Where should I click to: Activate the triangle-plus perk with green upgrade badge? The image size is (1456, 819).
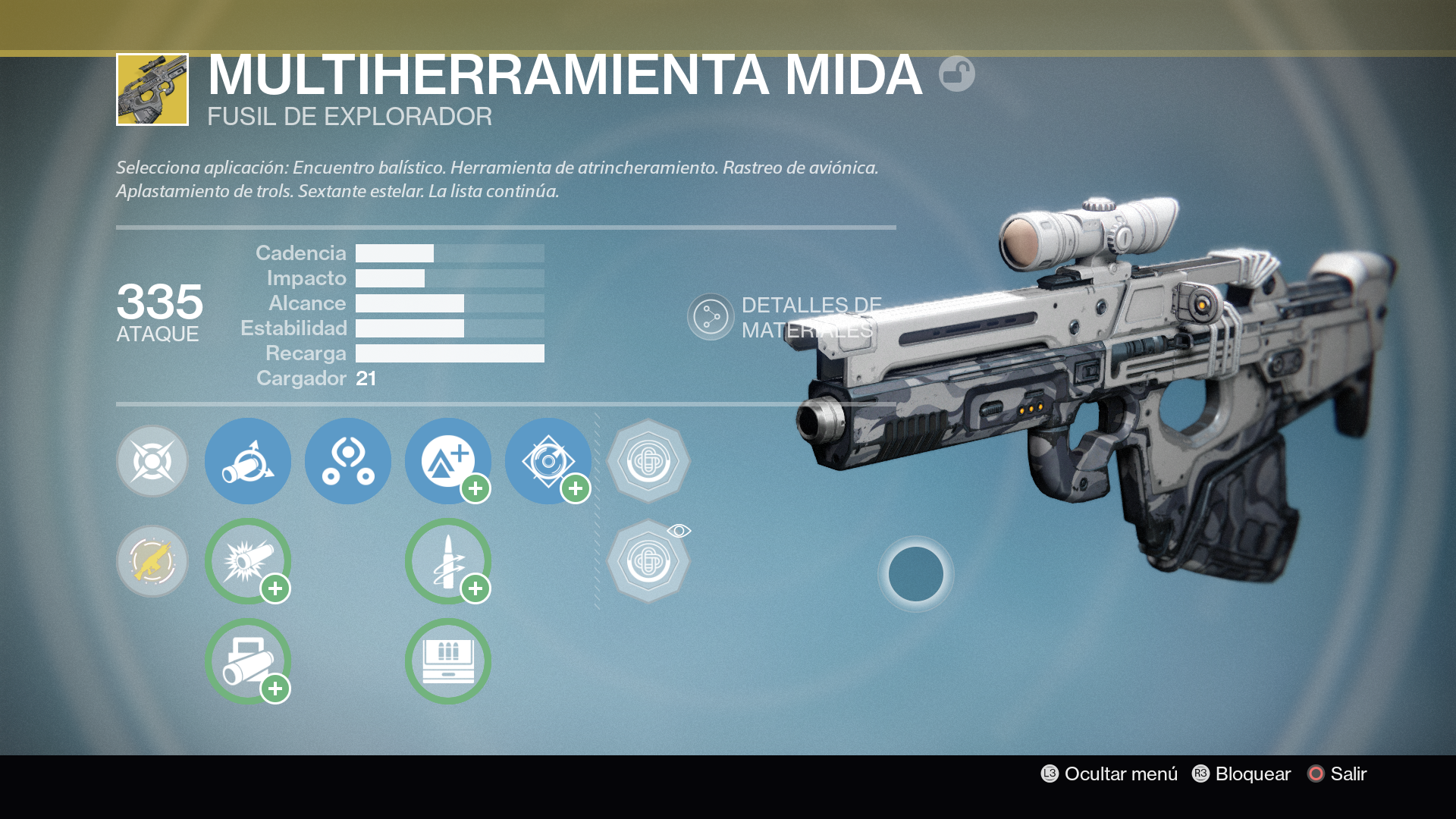[448, 461]
